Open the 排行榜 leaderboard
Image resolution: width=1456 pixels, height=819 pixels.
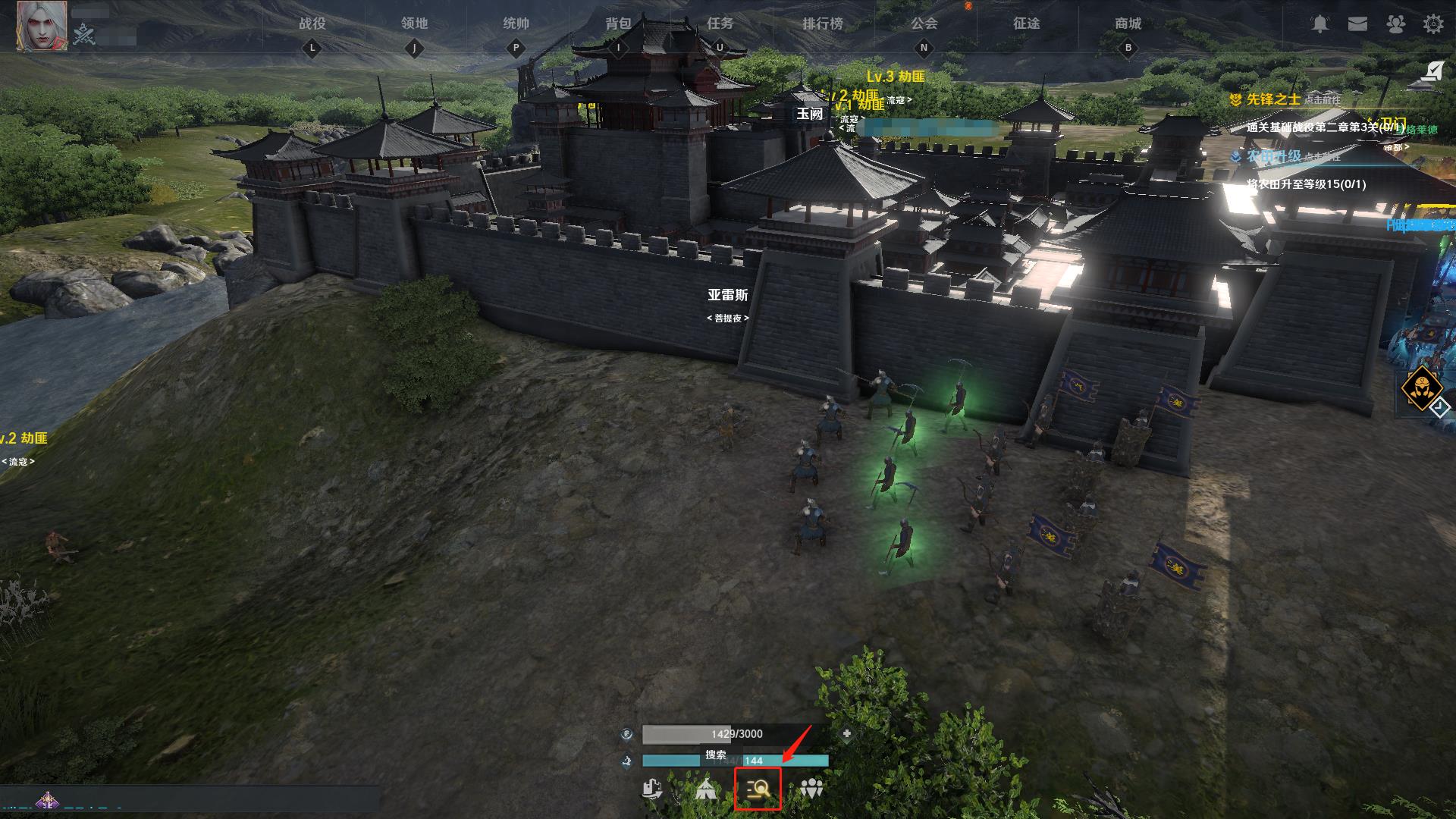[x=823, y=24]
